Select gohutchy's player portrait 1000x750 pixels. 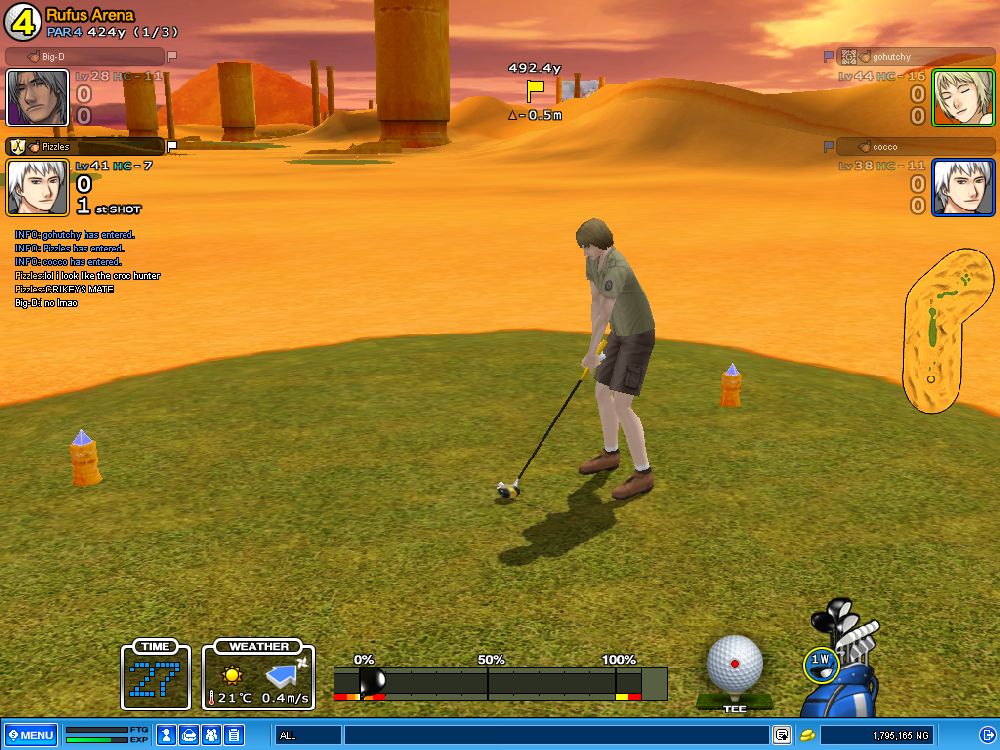pos(963,97)
